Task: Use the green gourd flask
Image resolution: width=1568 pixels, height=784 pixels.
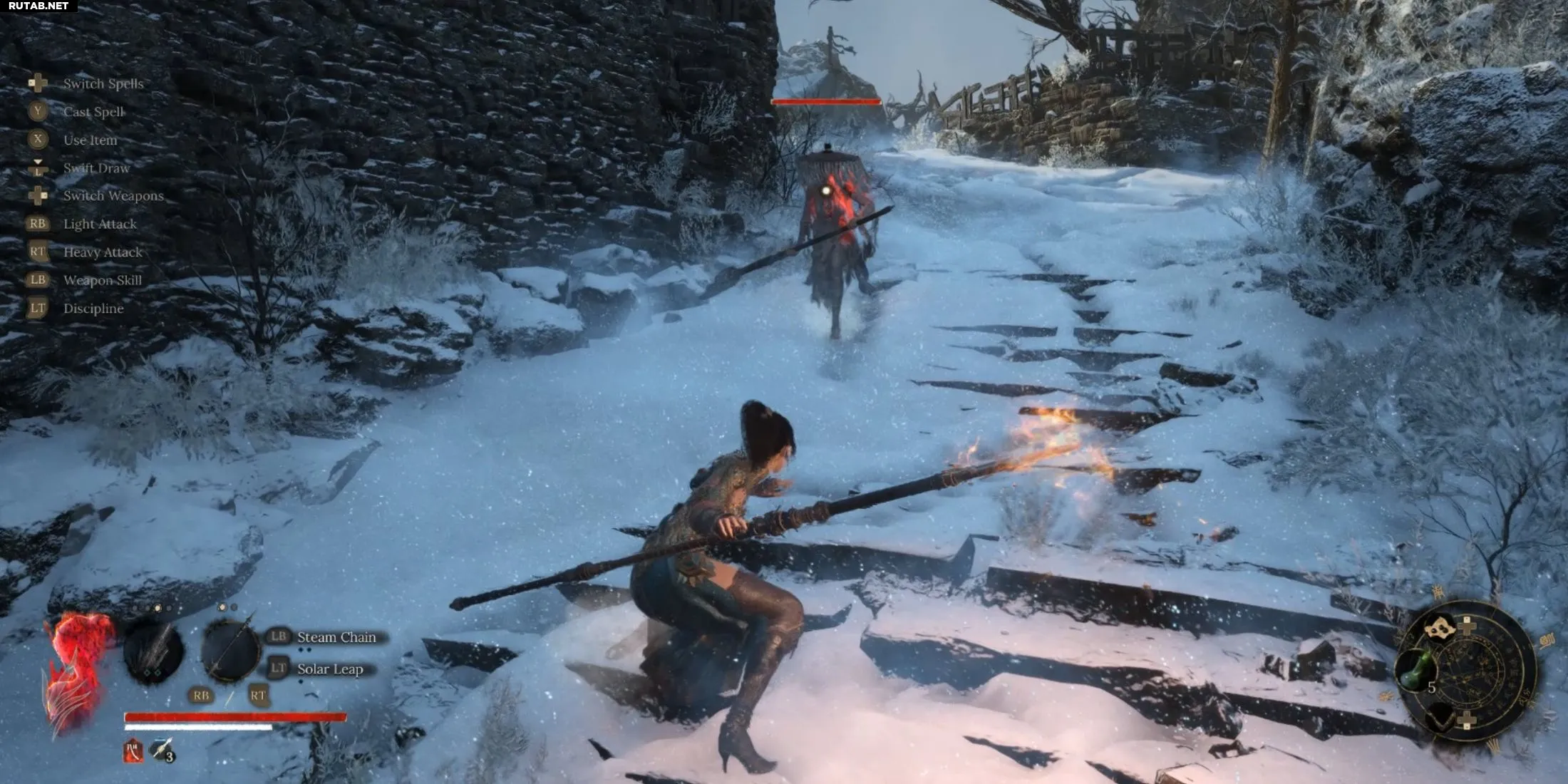Action: (x=1415, y=669)
